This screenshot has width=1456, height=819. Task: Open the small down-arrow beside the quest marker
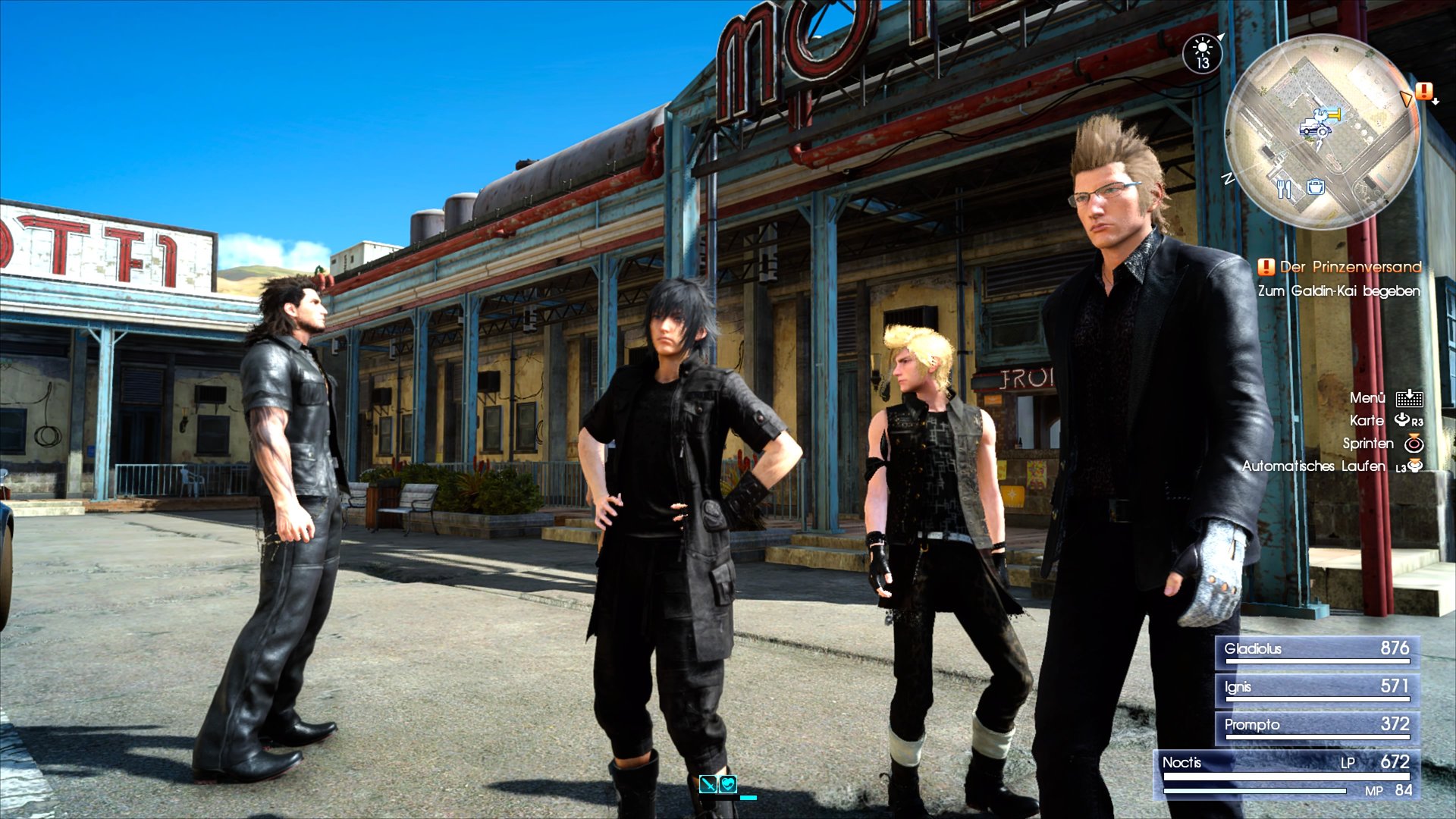(x=1436, y=101)
